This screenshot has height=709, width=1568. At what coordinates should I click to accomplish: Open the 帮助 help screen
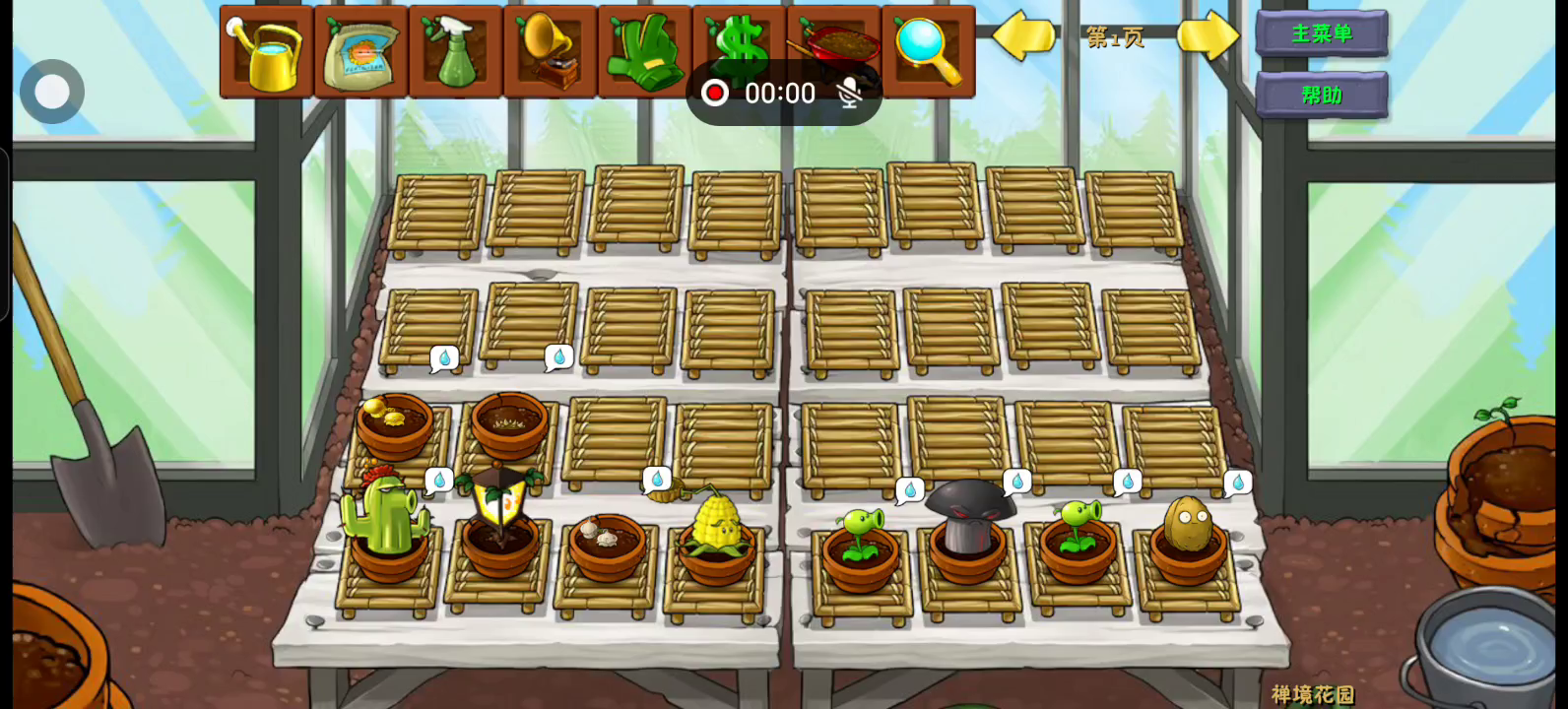(1322, 96)
